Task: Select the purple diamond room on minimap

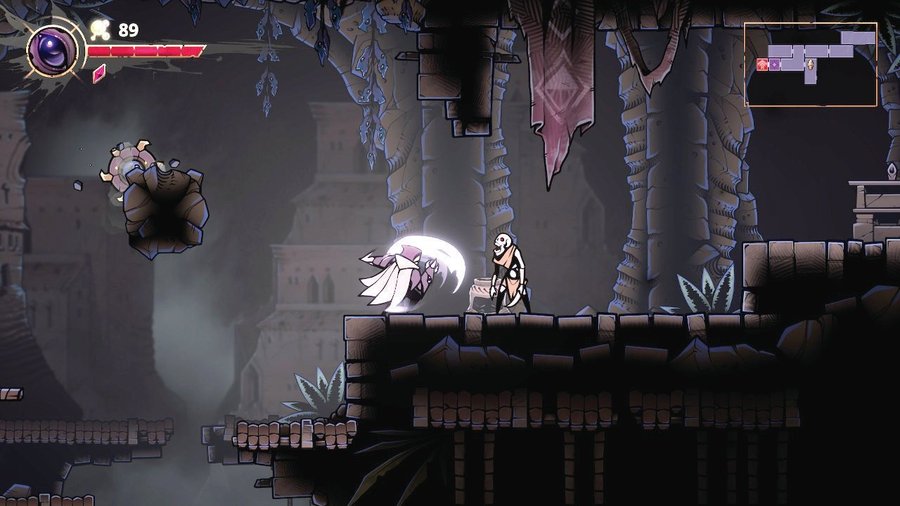Action: pos(774,65)
